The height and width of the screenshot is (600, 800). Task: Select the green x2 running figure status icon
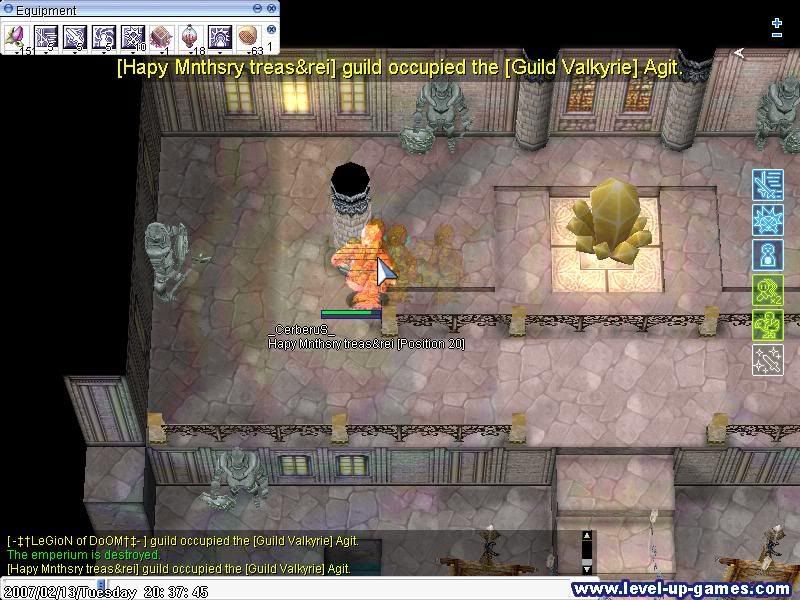[x=767, y=290]
